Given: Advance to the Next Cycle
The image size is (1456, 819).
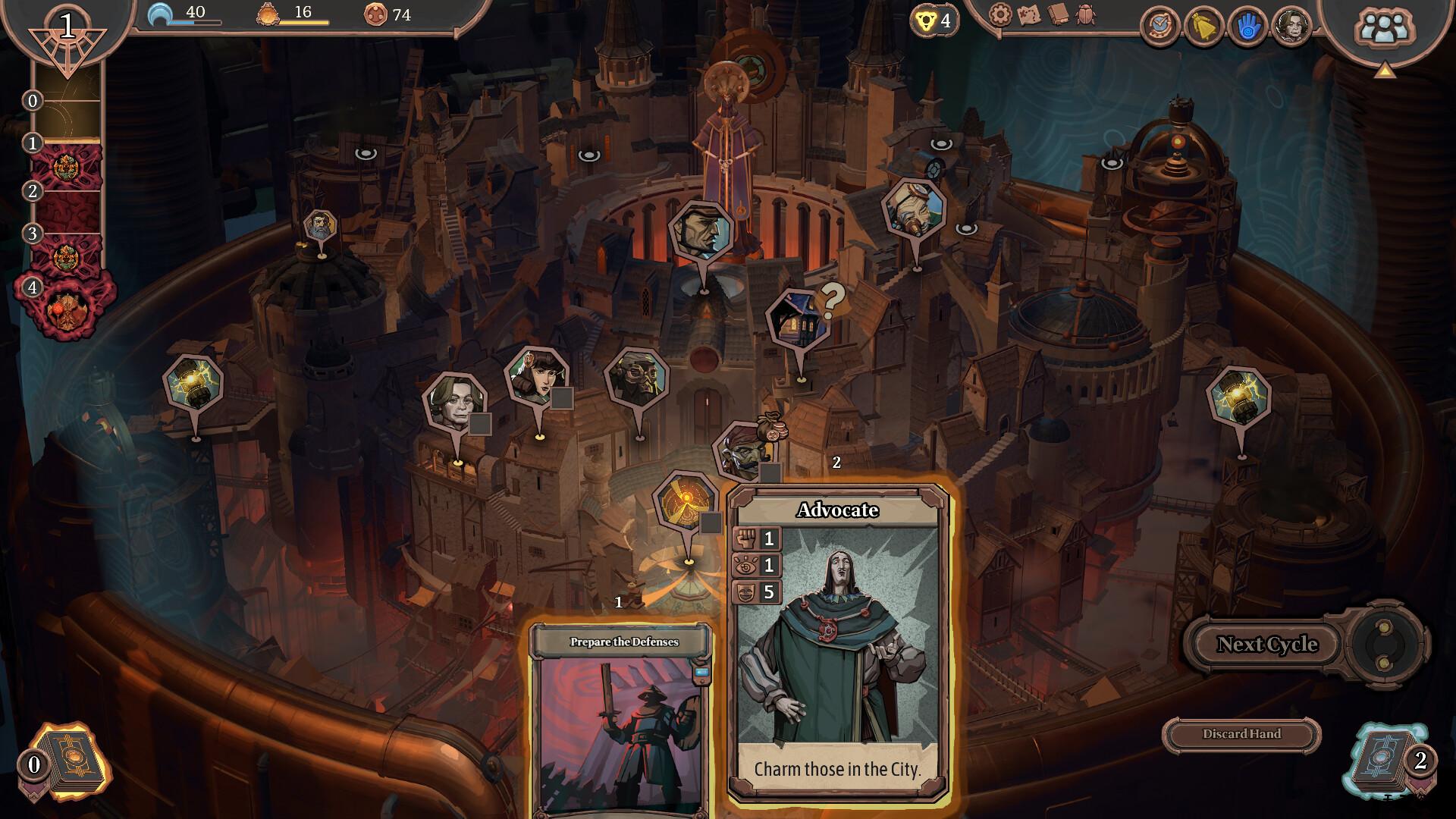Looking at the screenshot, I should pyautogui.click(x=1267, y=645).
